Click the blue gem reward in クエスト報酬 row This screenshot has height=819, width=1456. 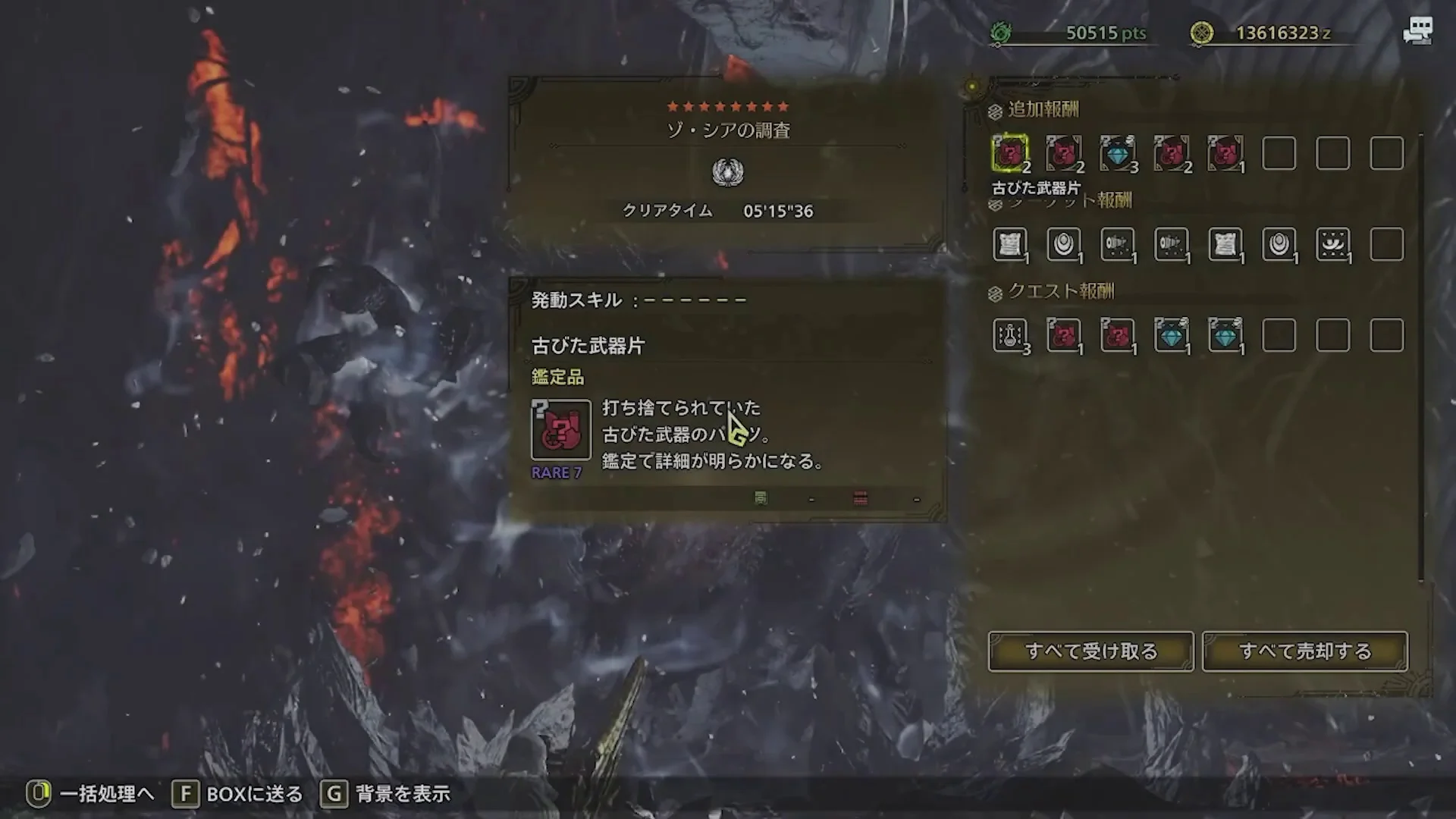tap(1172, 334)
